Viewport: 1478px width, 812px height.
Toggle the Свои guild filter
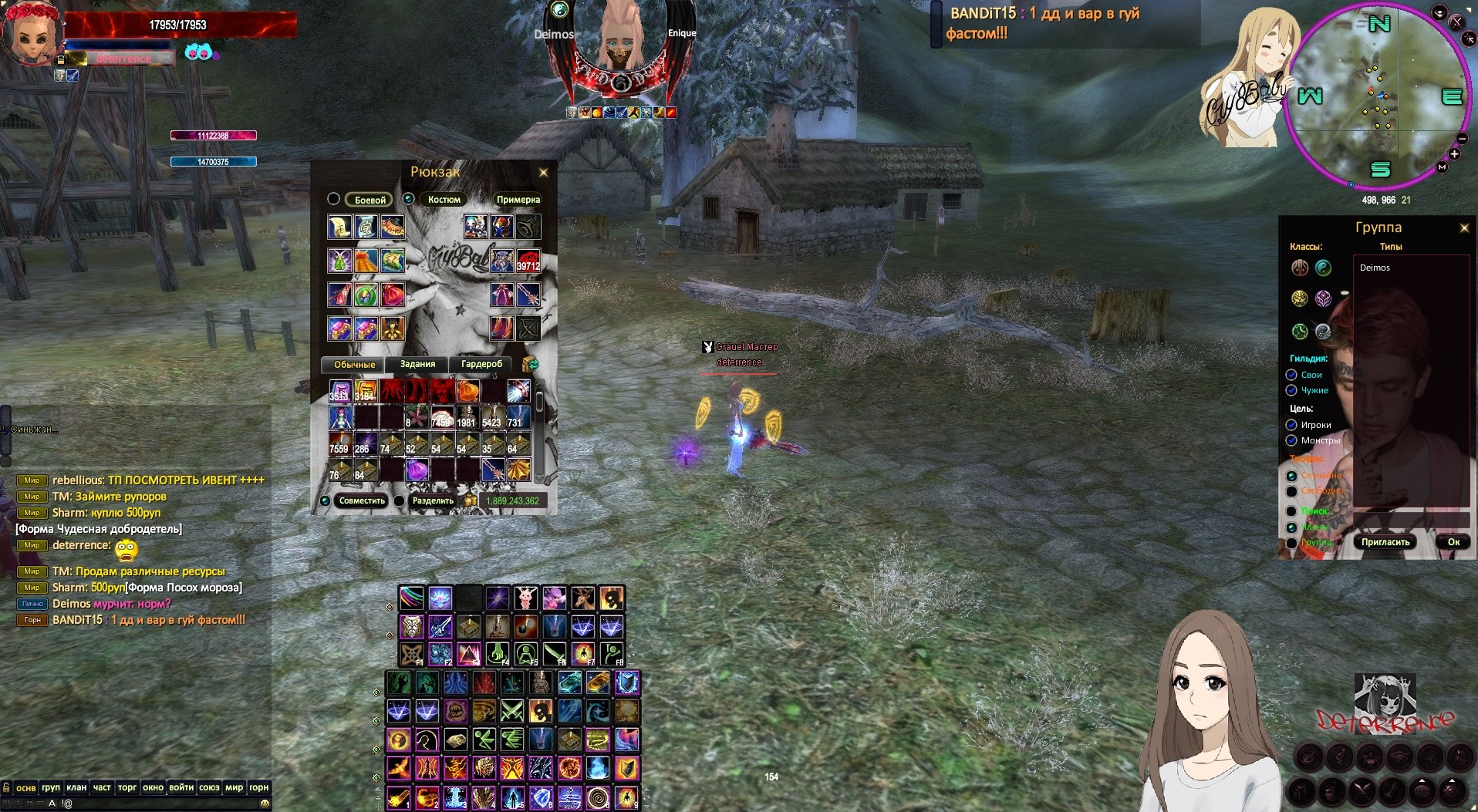point(1291,375)
